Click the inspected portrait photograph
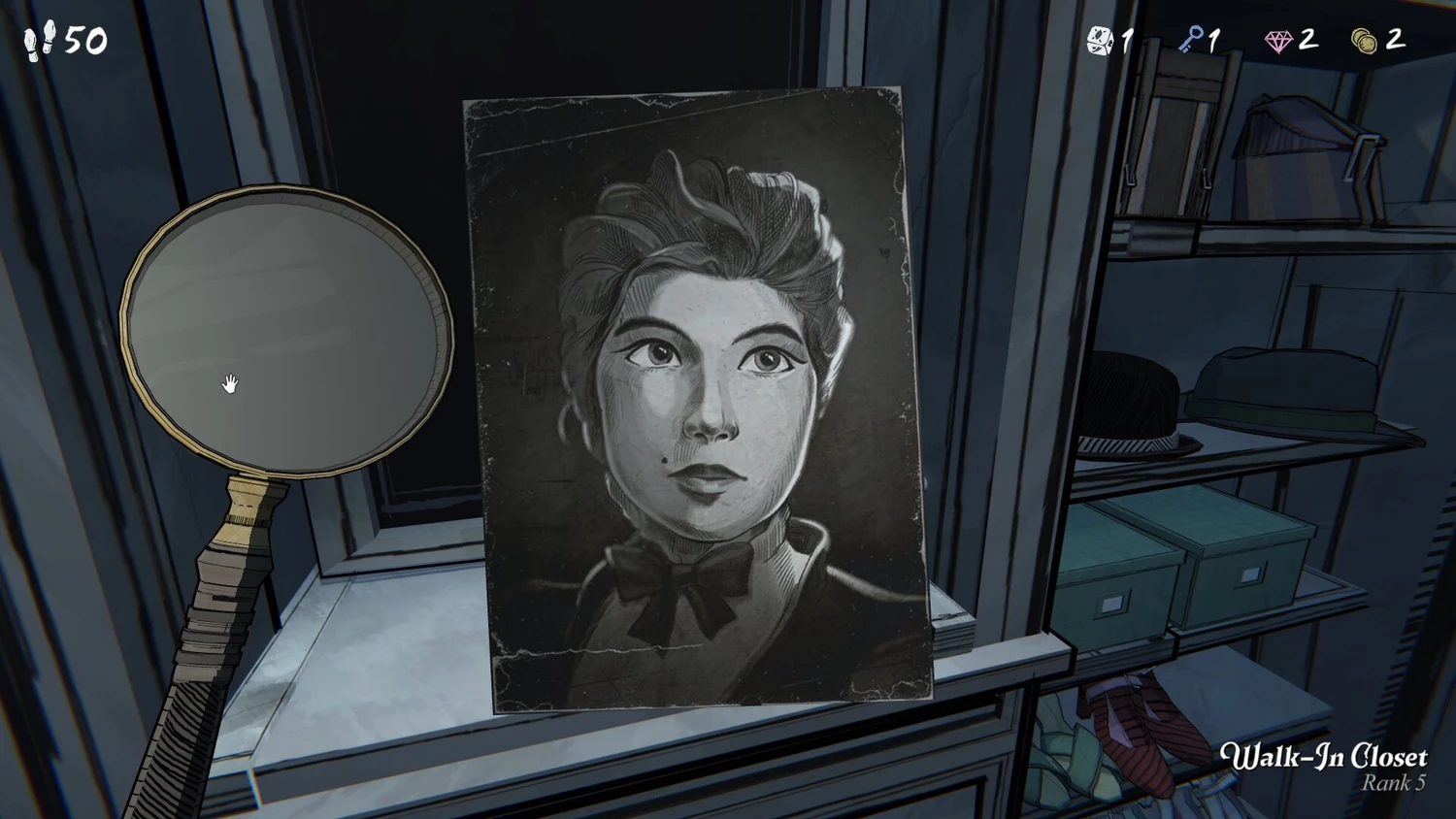 coord(697,400)
